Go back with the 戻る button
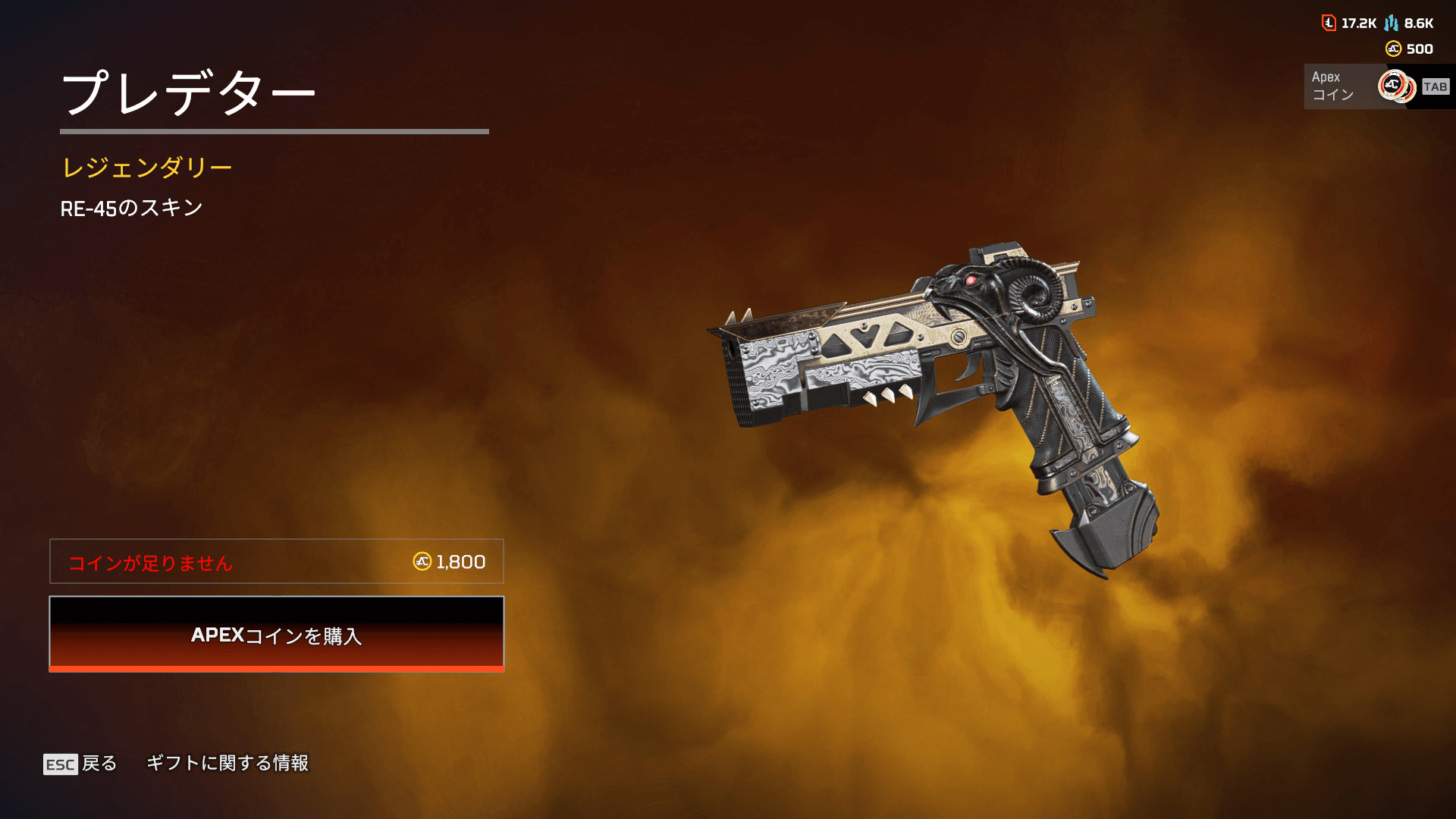The image size is (1456, 819). [x=81, y=764]
